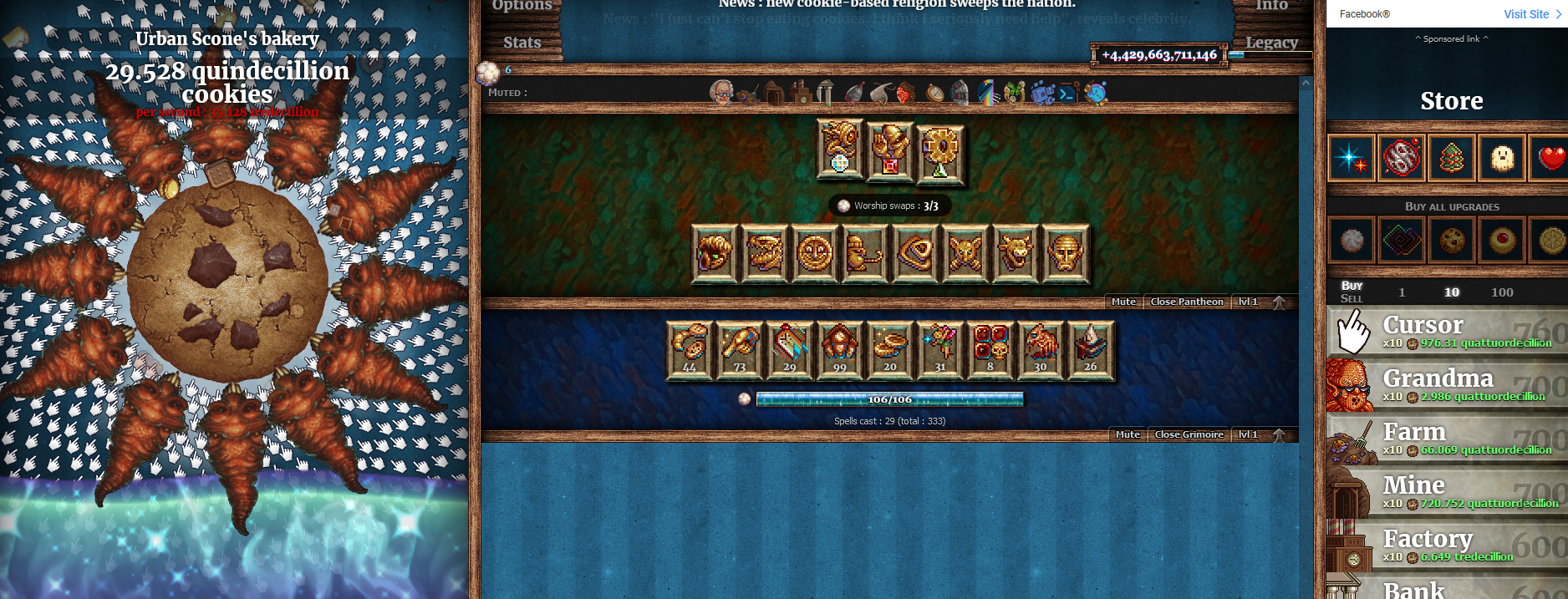This screenshot has width=1568, height=599.
Task: Cast the spell costing 99 magic
Action: [839, 350]
